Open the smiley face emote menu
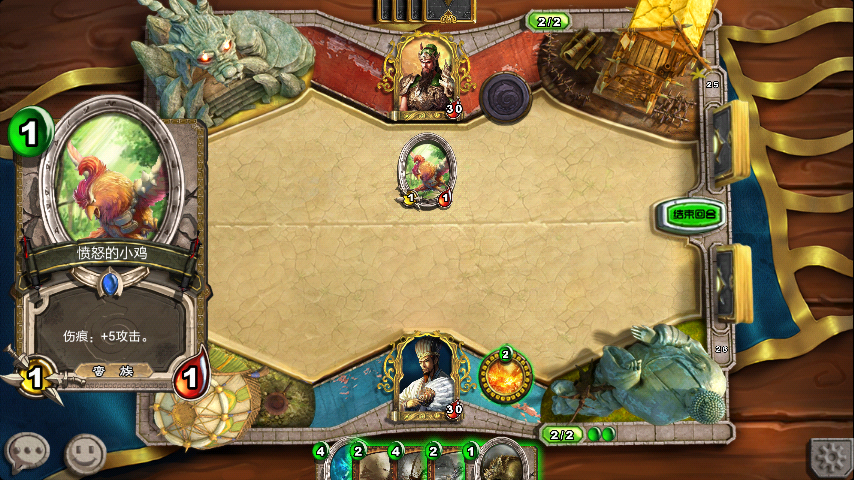854x480 pixels. point(86,453)
